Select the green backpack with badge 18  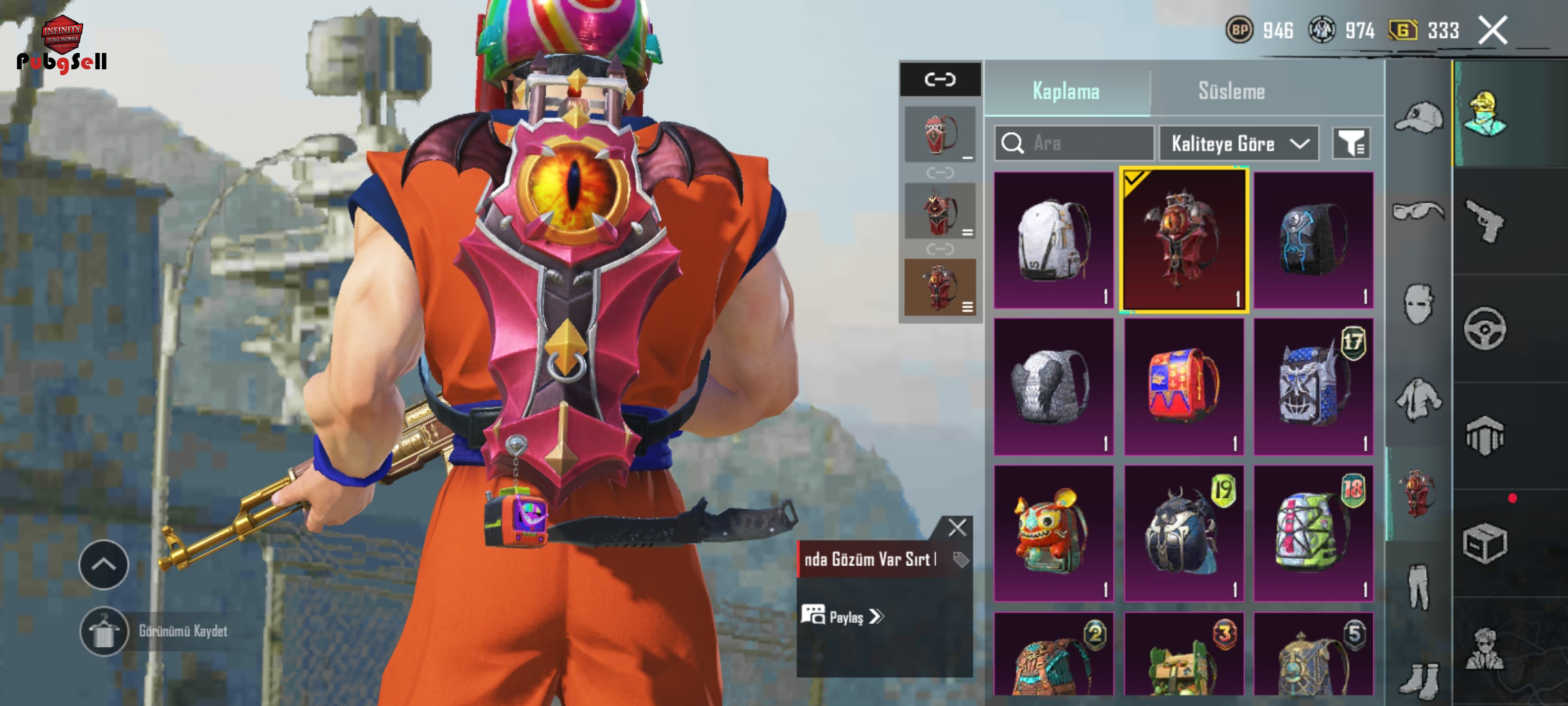[1313, 533]
